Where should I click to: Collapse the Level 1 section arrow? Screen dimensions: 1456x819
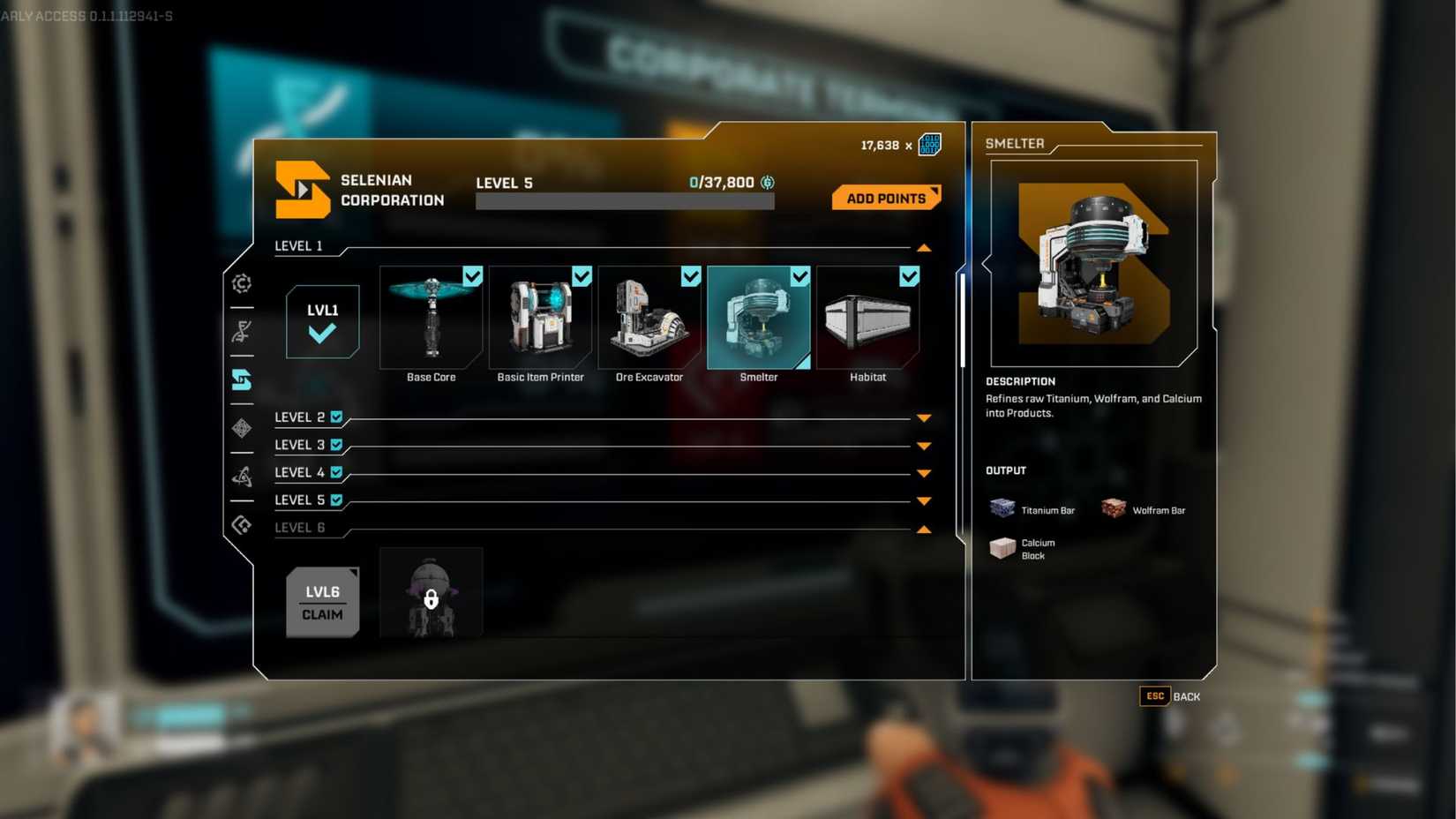point(924,248)
